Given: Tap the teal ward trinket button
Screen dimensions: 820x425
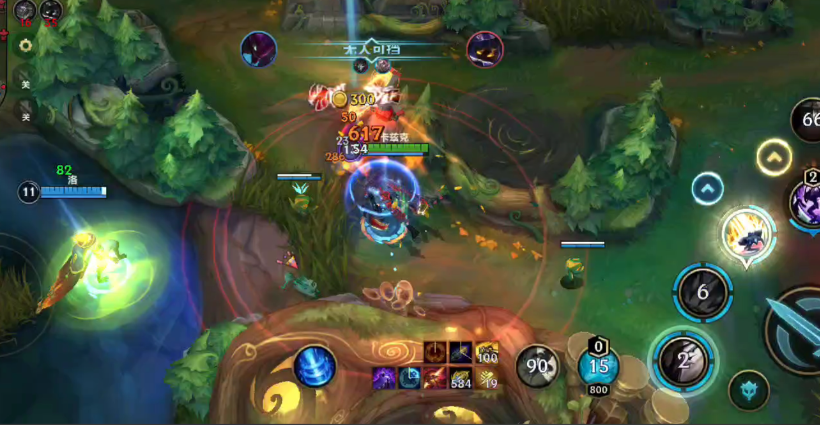Looking at the screenshot, I should (x=748, y=391).
